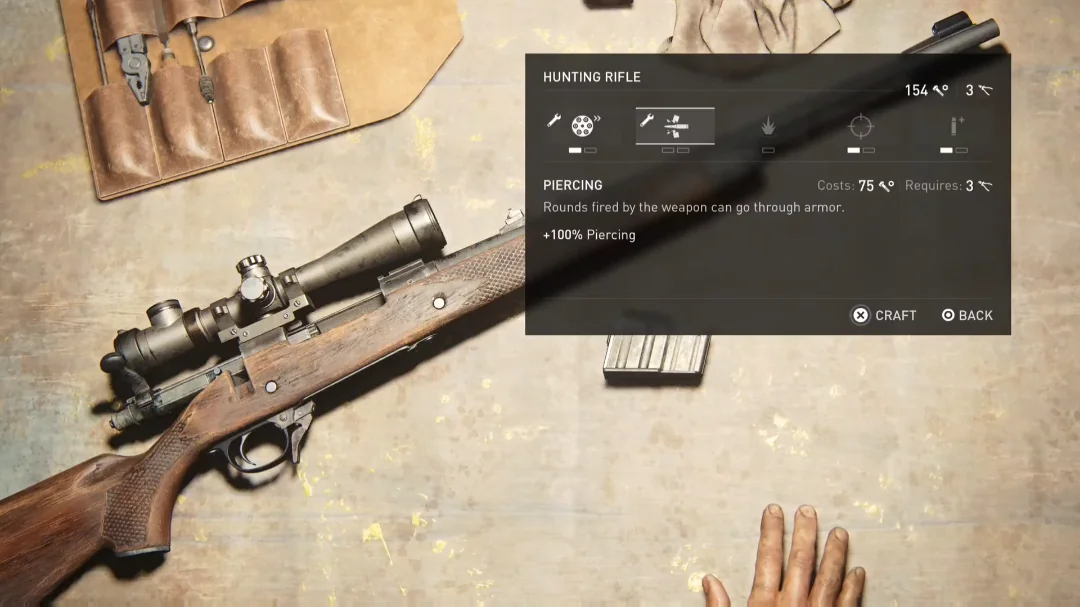Select the bullet-plus ammo capacity upgrade
Screen dimensions: 1080x607
pos(953,127)
